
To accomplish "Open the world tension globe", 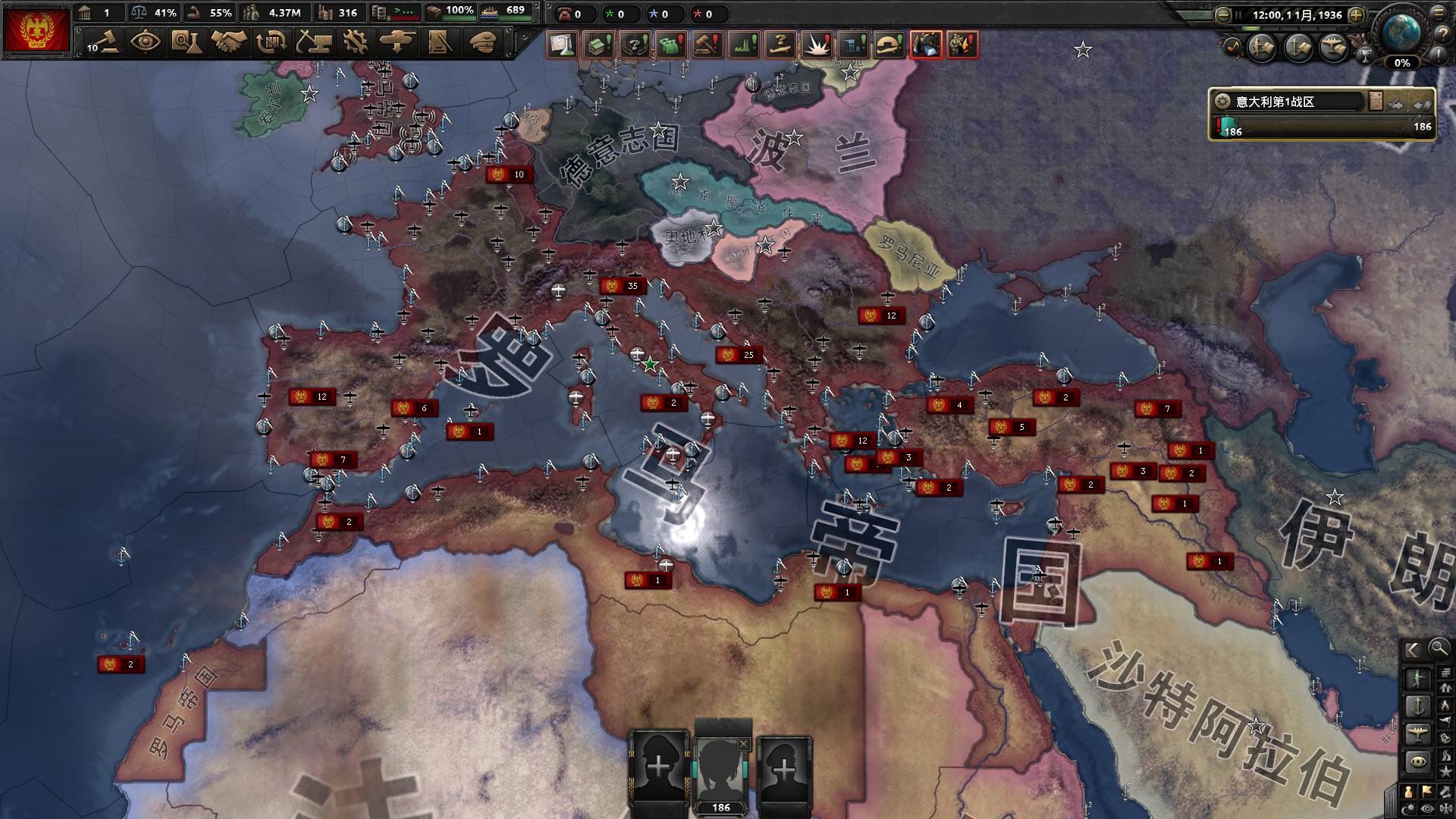I will coord(1401,32).
